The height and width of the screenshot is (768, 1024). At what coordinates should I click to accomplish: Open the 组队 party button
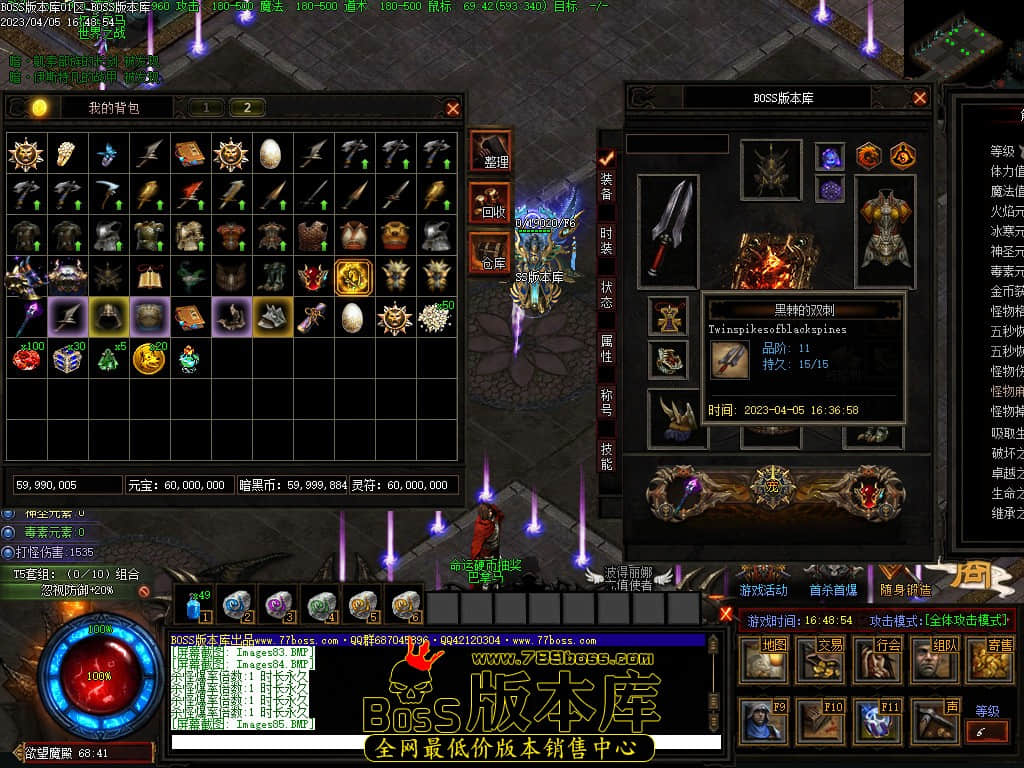pyautogui.click(x=933, y=659)
